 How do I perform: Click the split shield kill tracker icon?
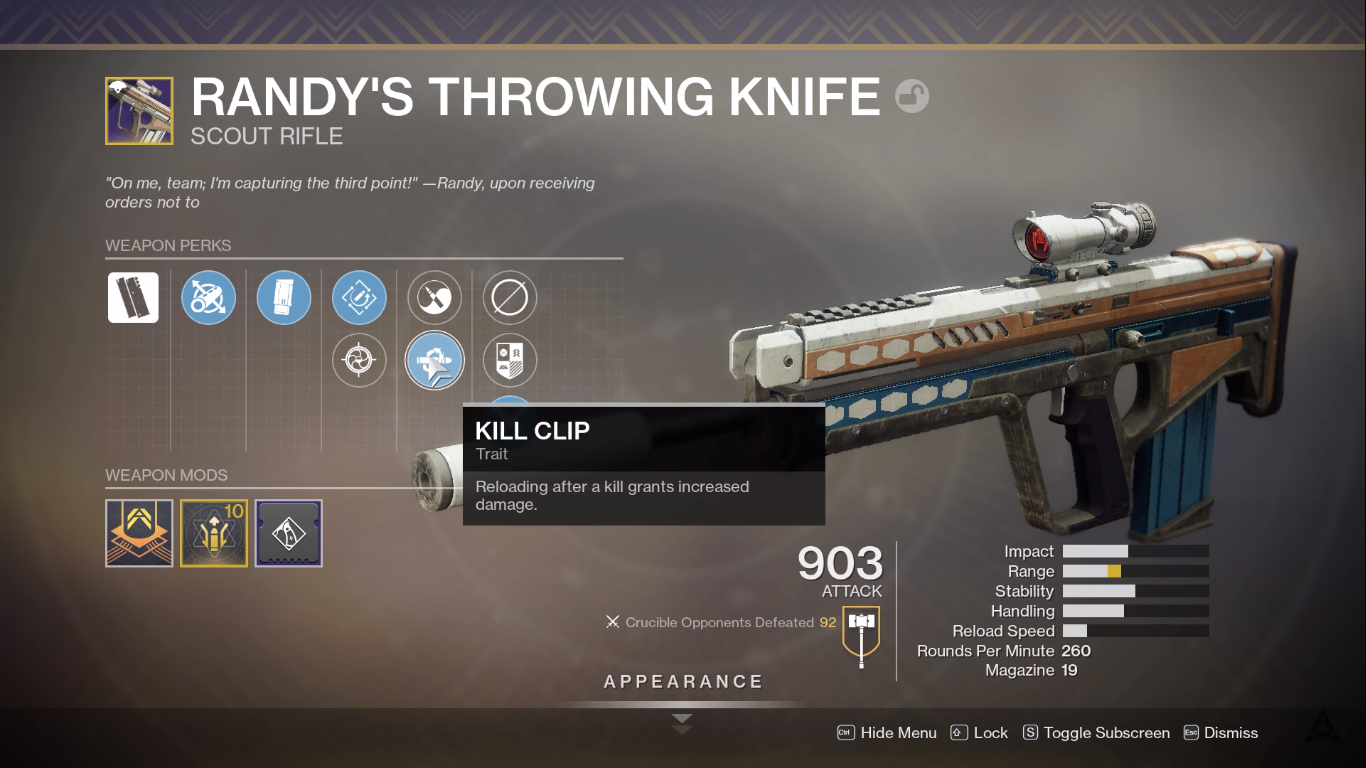click(x=510, y=360)
